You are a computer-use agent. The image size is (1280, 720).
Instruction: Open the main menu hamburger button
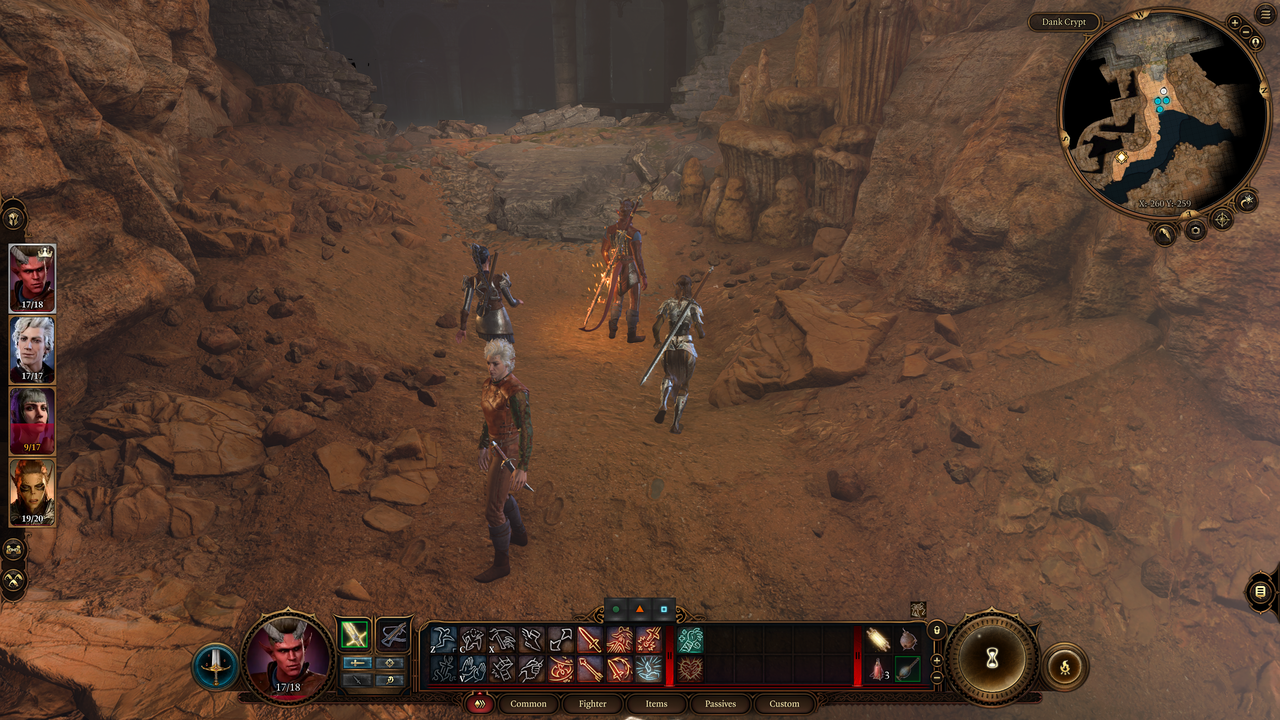1266,13
